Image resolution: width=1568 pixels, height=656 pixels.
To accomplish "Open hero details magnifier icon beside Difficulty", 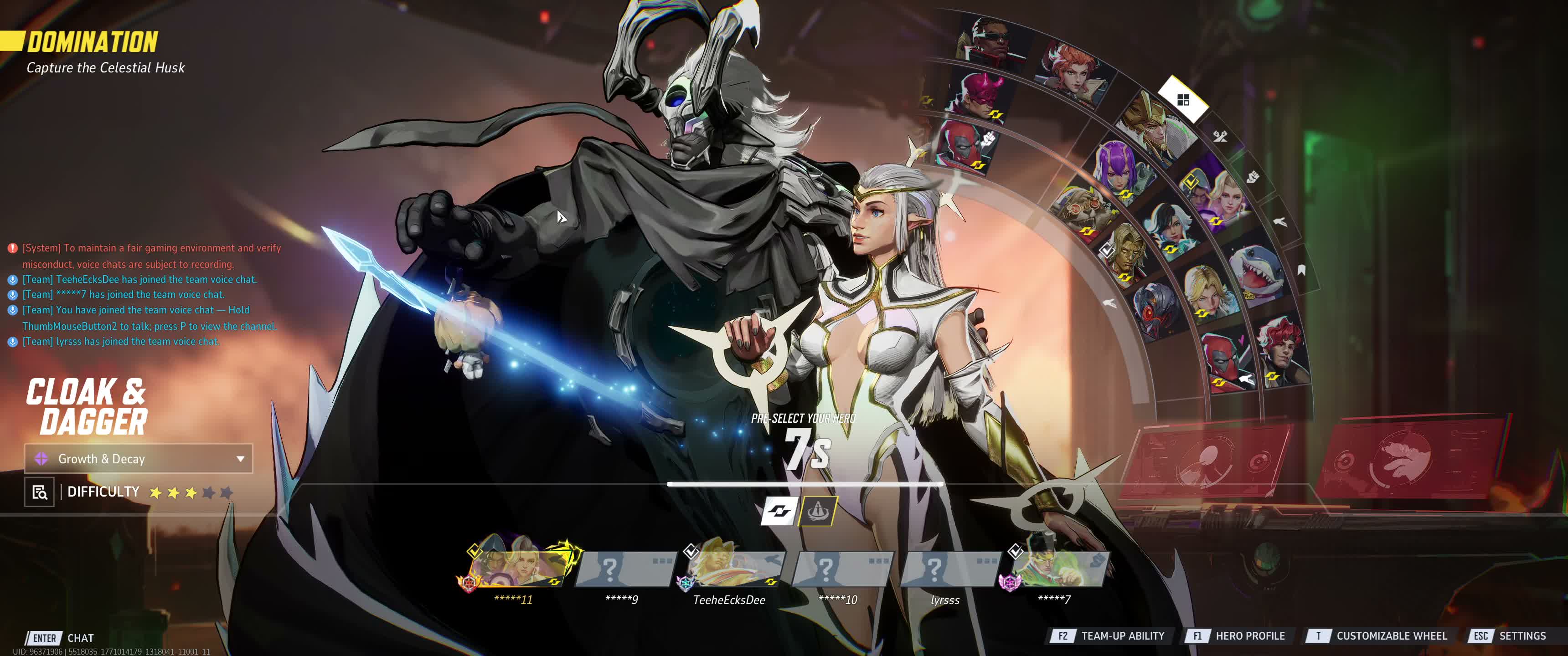I will tap(40, 492).
